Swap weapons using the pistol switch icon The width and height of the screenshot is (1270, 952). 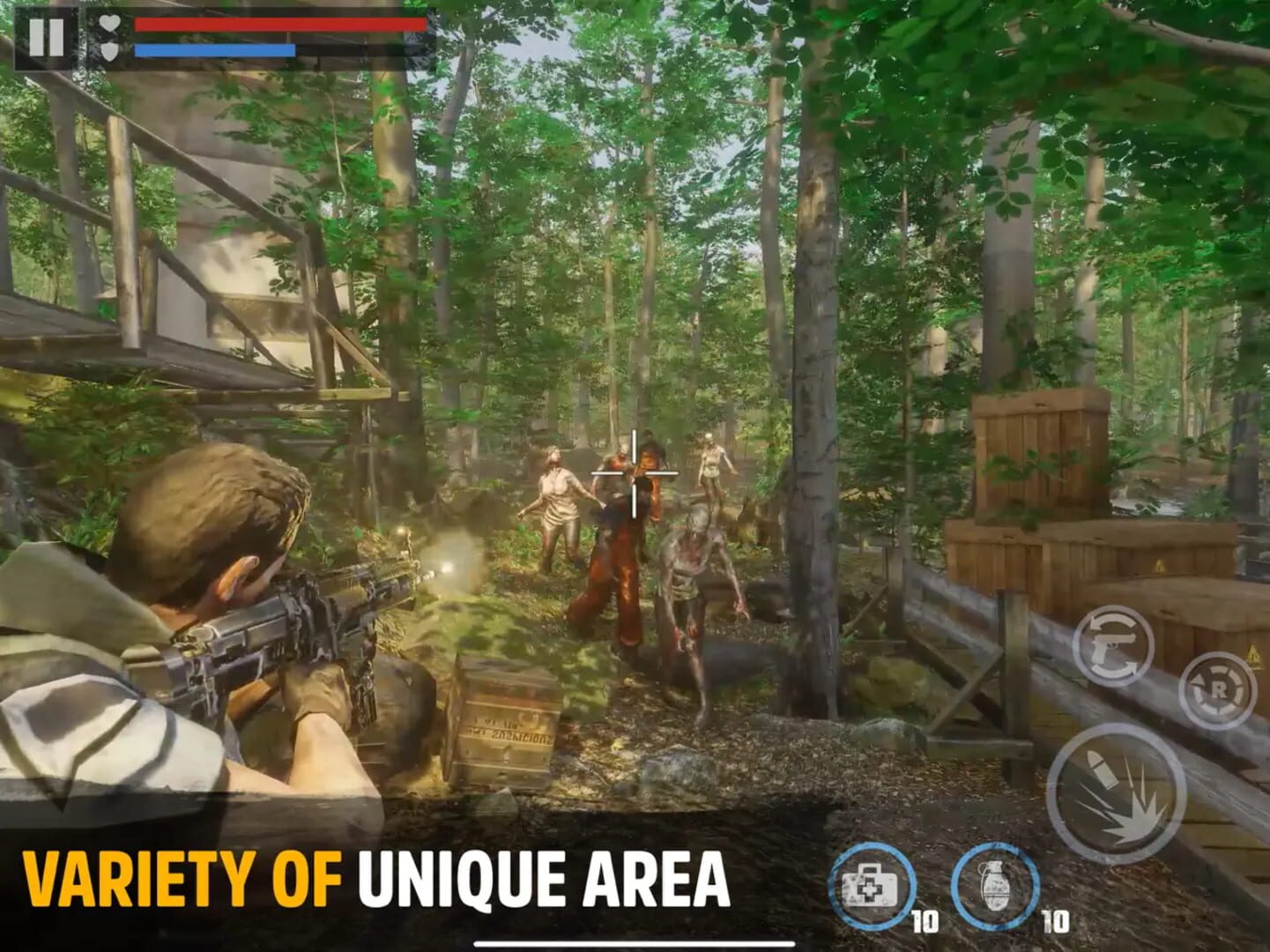pyautogui.click(x=1114, y=646)
